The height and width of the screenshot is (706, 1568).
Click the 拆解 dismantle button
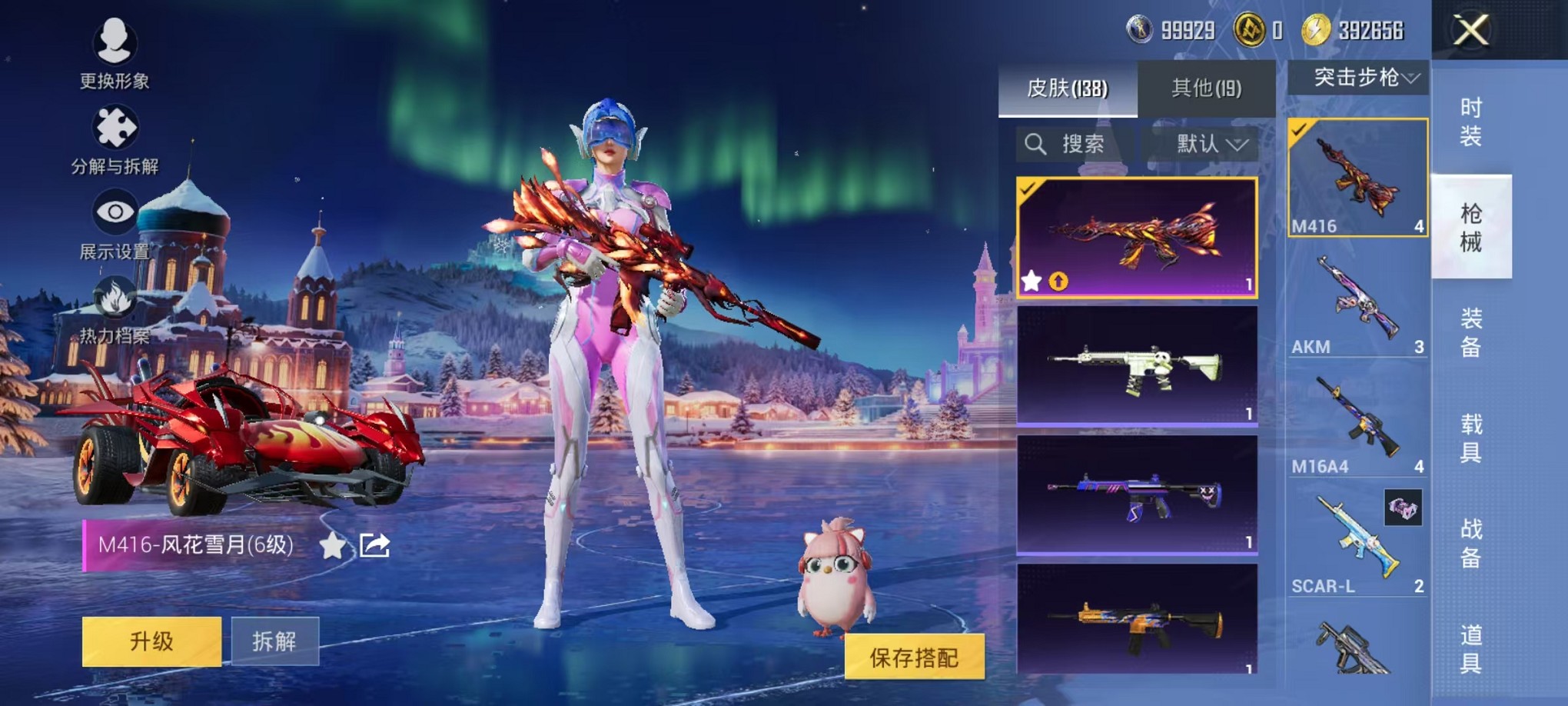[x=274, y=641]
